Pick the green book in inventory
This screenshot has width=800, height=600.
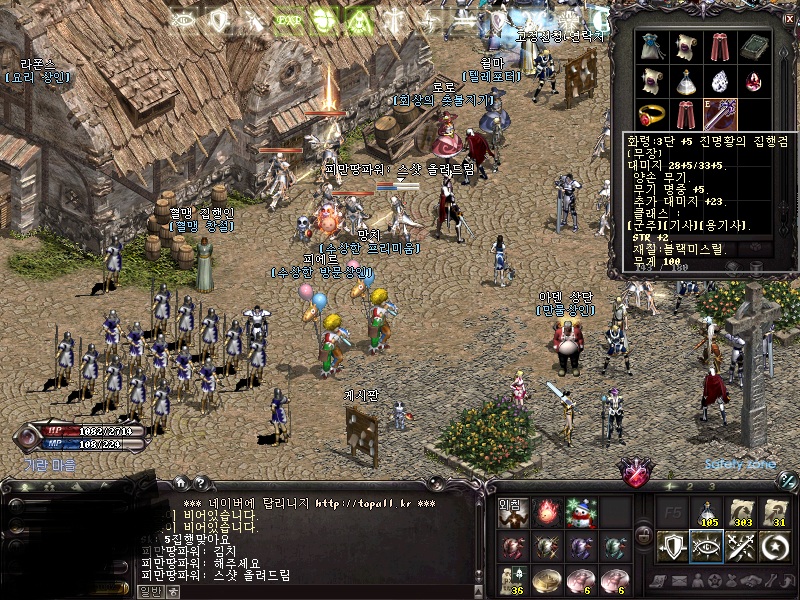pyautogui.click(x=754, y=47)
